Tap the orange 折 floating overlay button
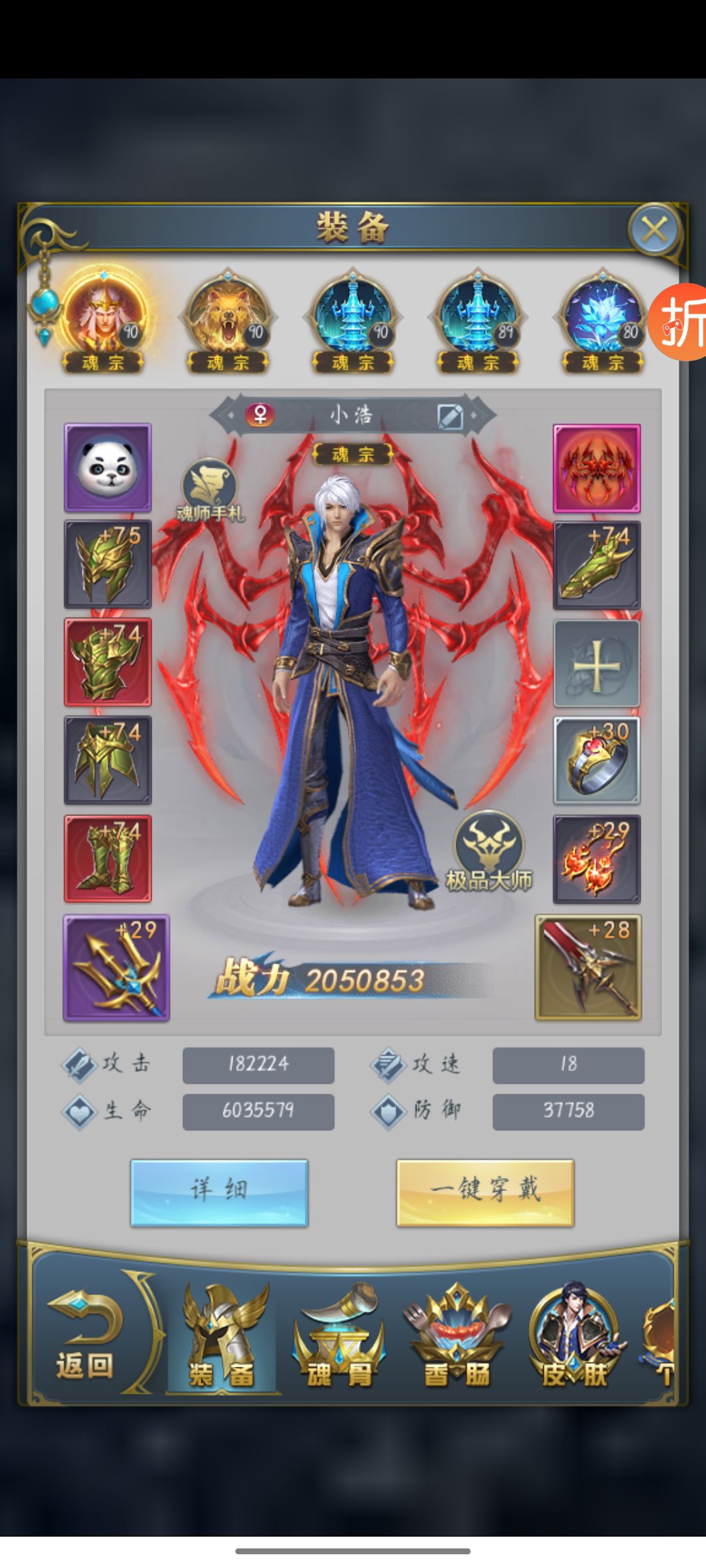Viewport: 706px width, 1568px height. coord(680,321)
